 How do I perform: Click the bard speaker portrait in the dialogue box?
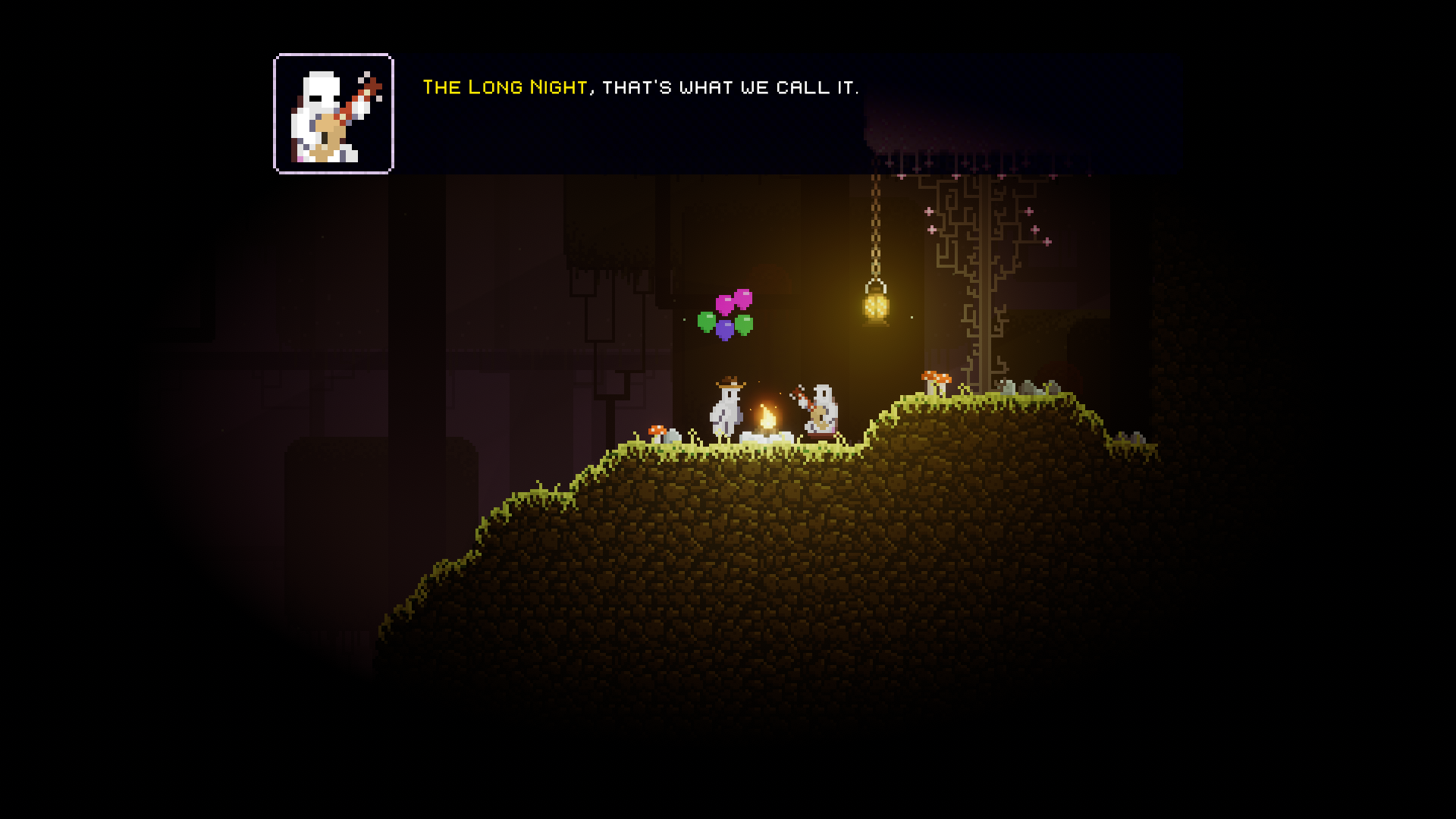334,114
